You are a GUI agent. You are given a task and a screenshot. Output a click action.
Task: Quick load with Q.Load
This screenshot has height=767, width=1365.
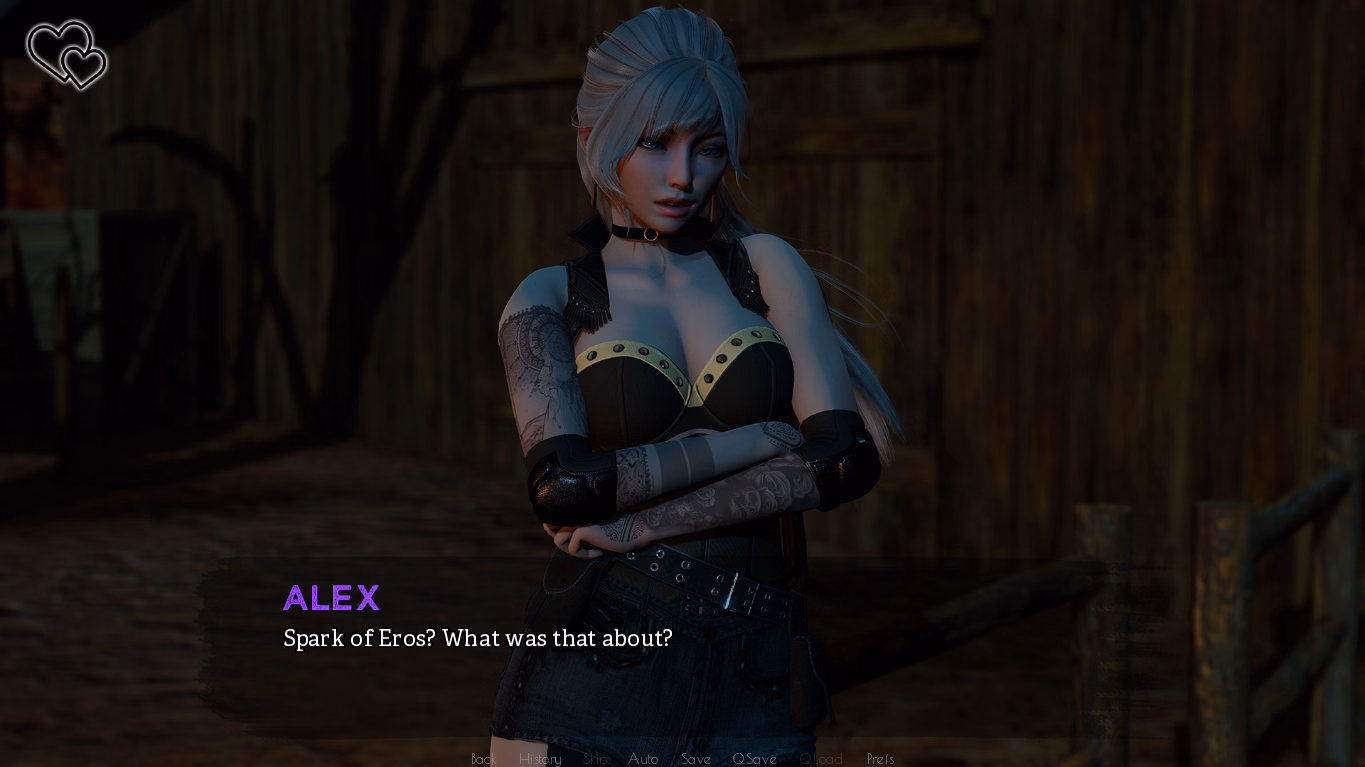tap(821, 759)
